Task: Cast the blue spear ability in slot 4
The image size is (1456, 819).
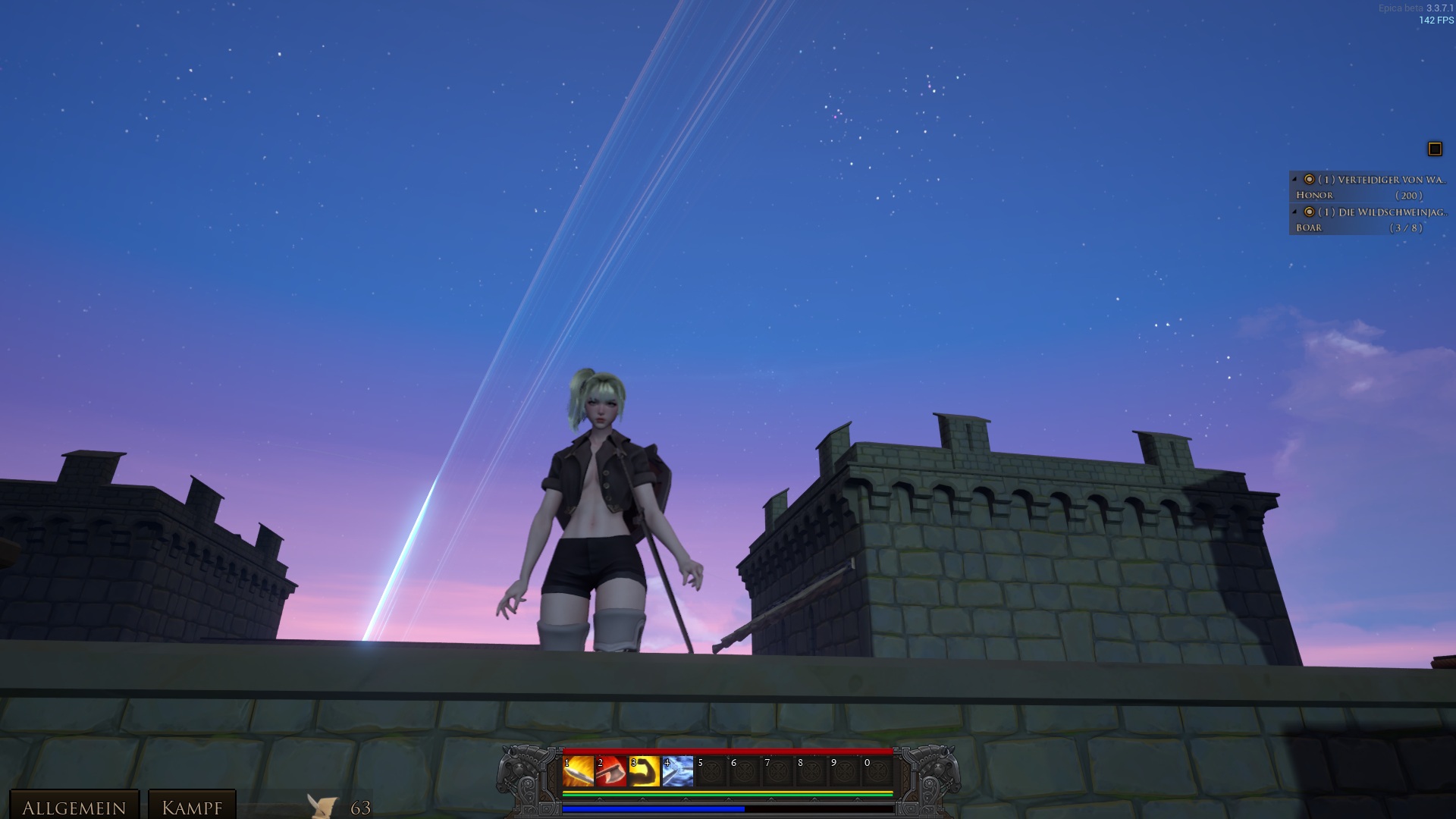Action: point(678,772)
